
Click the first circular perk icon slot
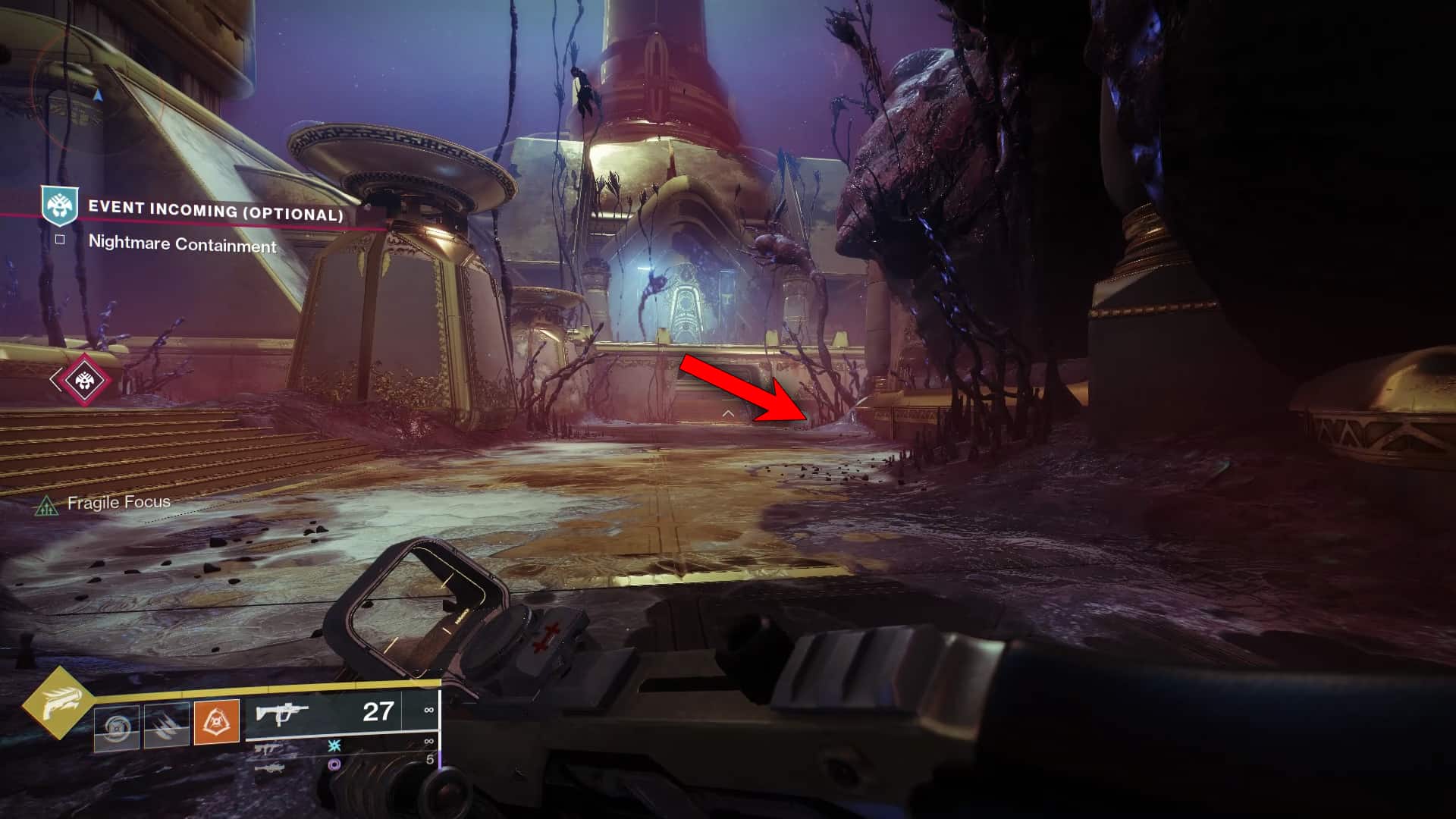pos(118,726)
